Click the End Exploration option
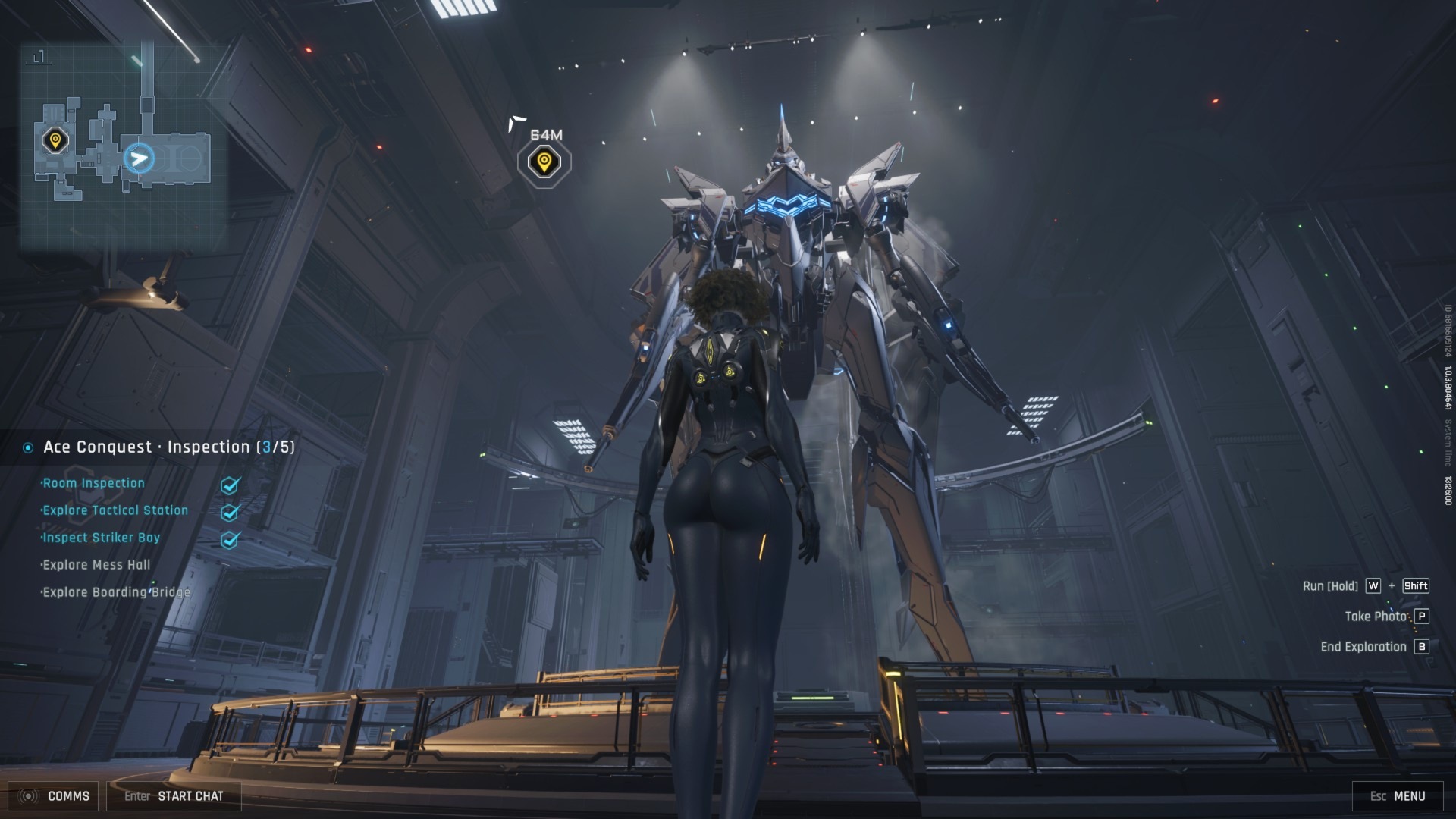The image size is (1456, 819). click(x=1373, y=647)
